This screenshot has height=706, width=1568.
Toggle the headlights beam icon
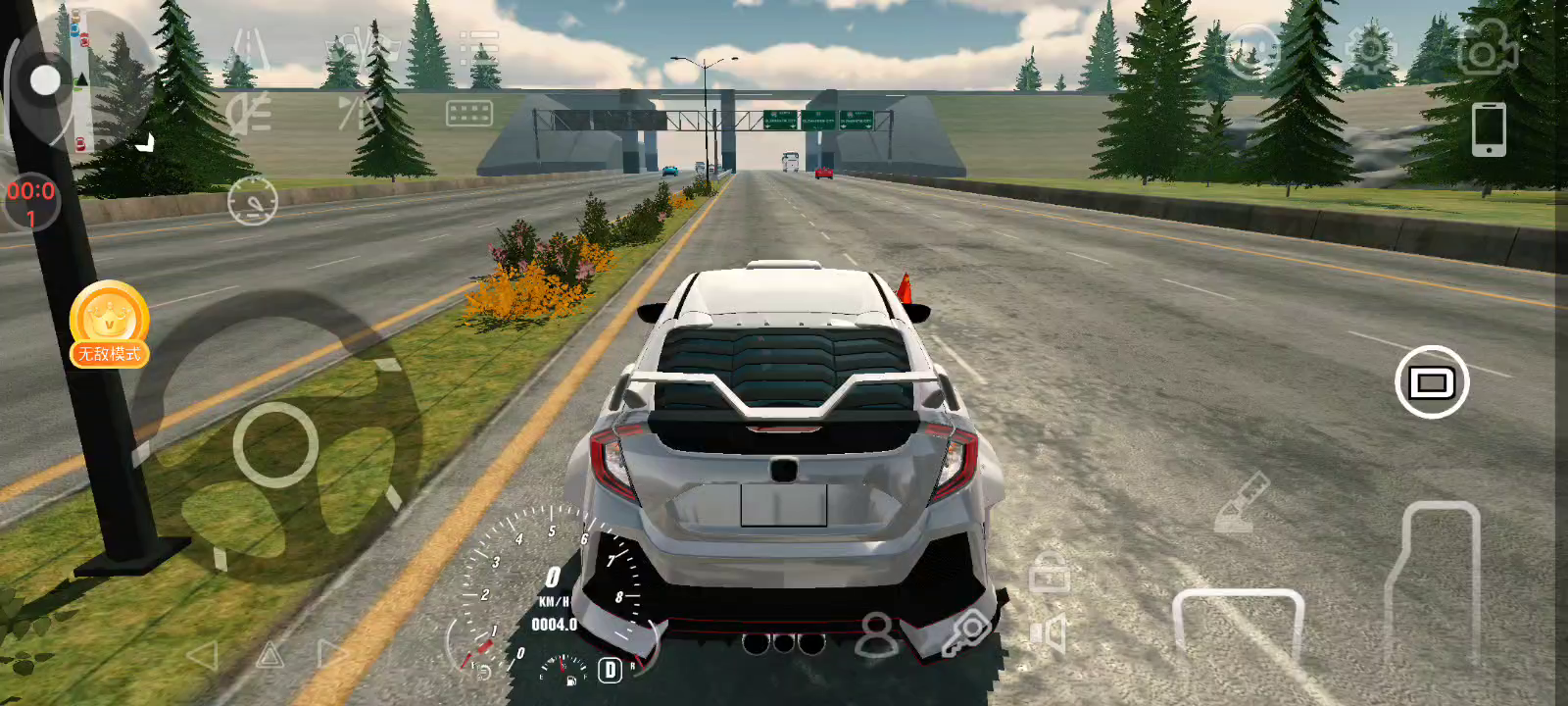point(249,115)
